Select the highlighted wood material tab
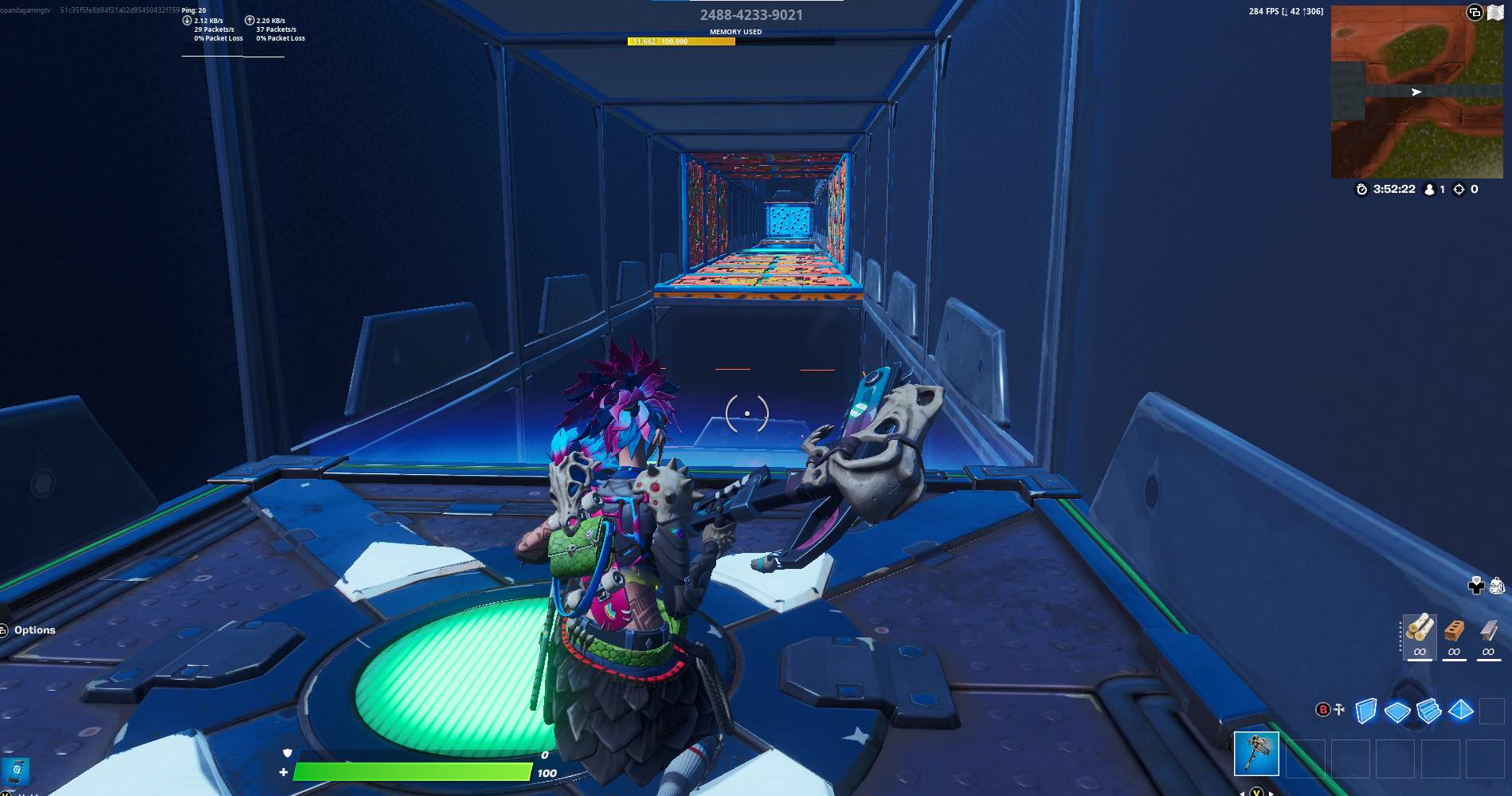The width and height of the screenshot is (1512, 796). point(1420,637)
